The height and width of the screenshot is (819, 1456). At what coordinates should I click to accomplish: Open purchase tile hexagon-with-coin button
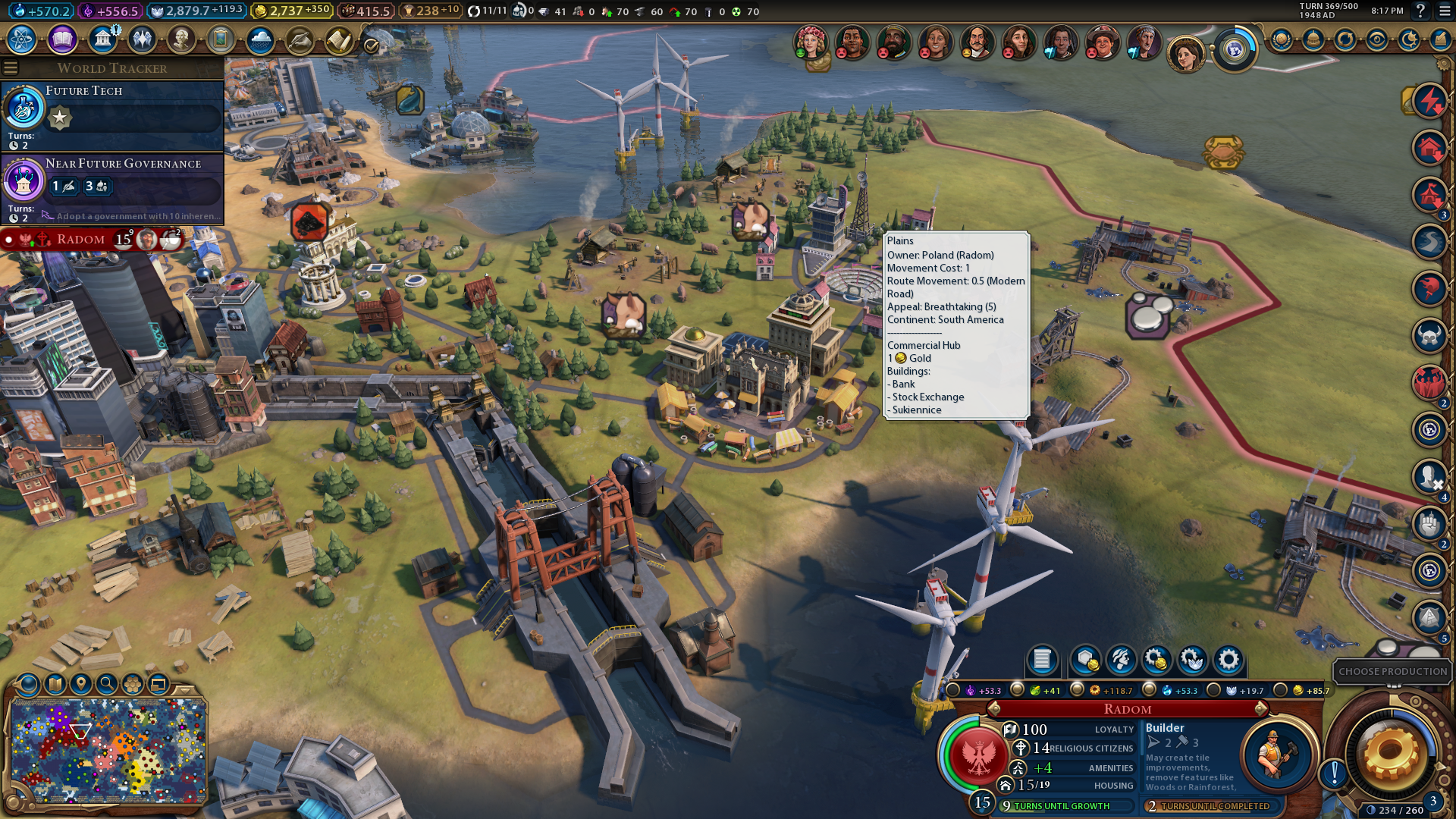point(1085,660)
